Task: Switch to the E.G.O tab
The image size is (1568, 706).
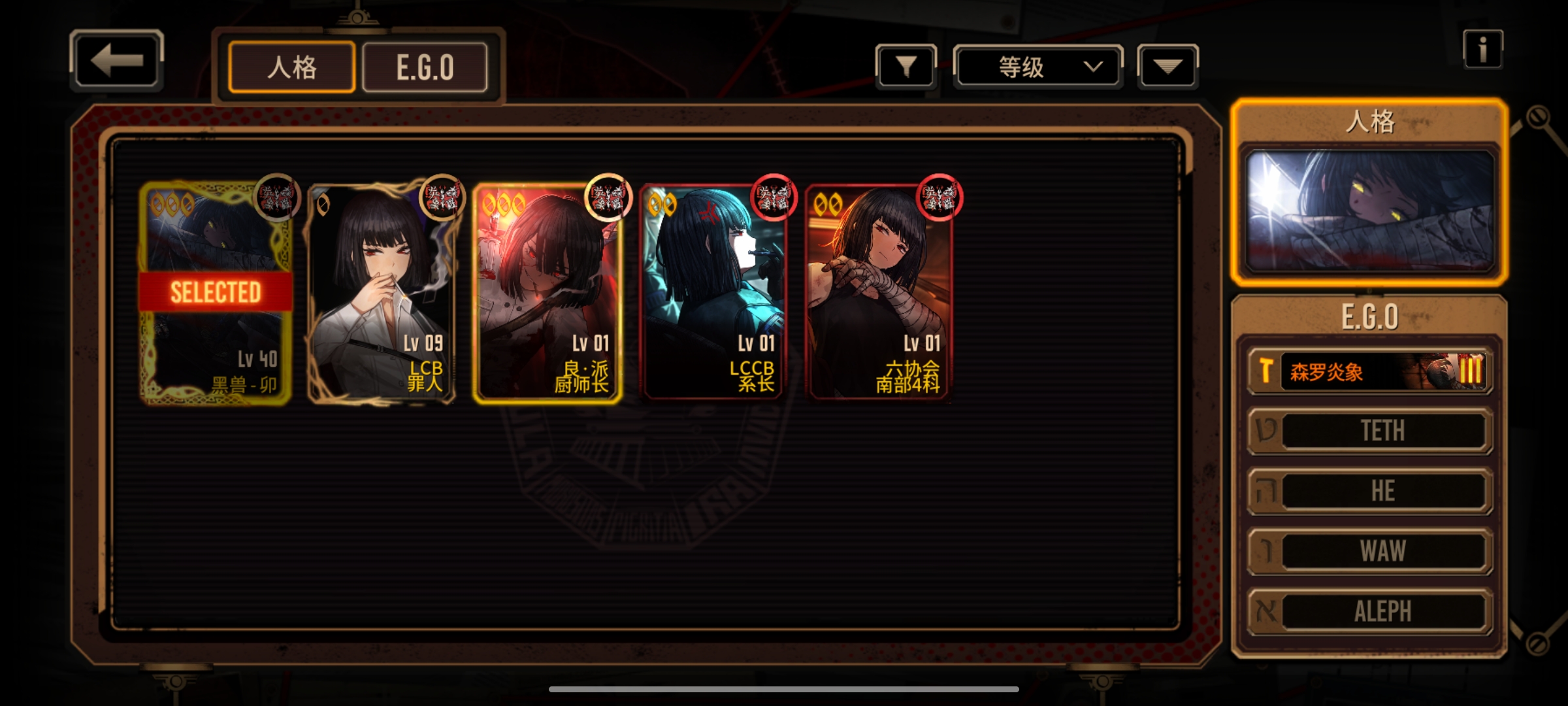Action: point(425,67)
